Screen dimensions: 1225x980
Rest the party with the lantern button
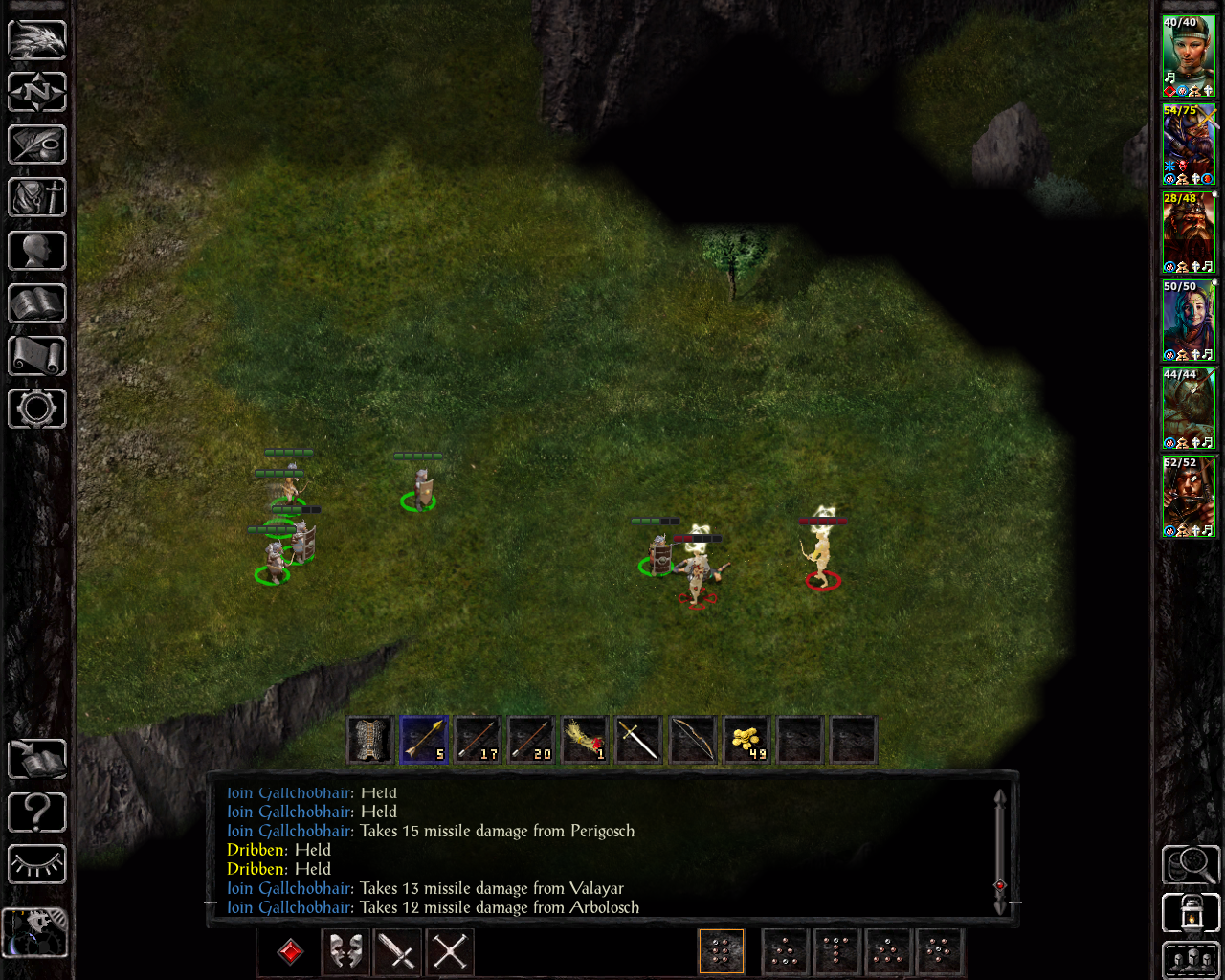[x=1191, y=912]
